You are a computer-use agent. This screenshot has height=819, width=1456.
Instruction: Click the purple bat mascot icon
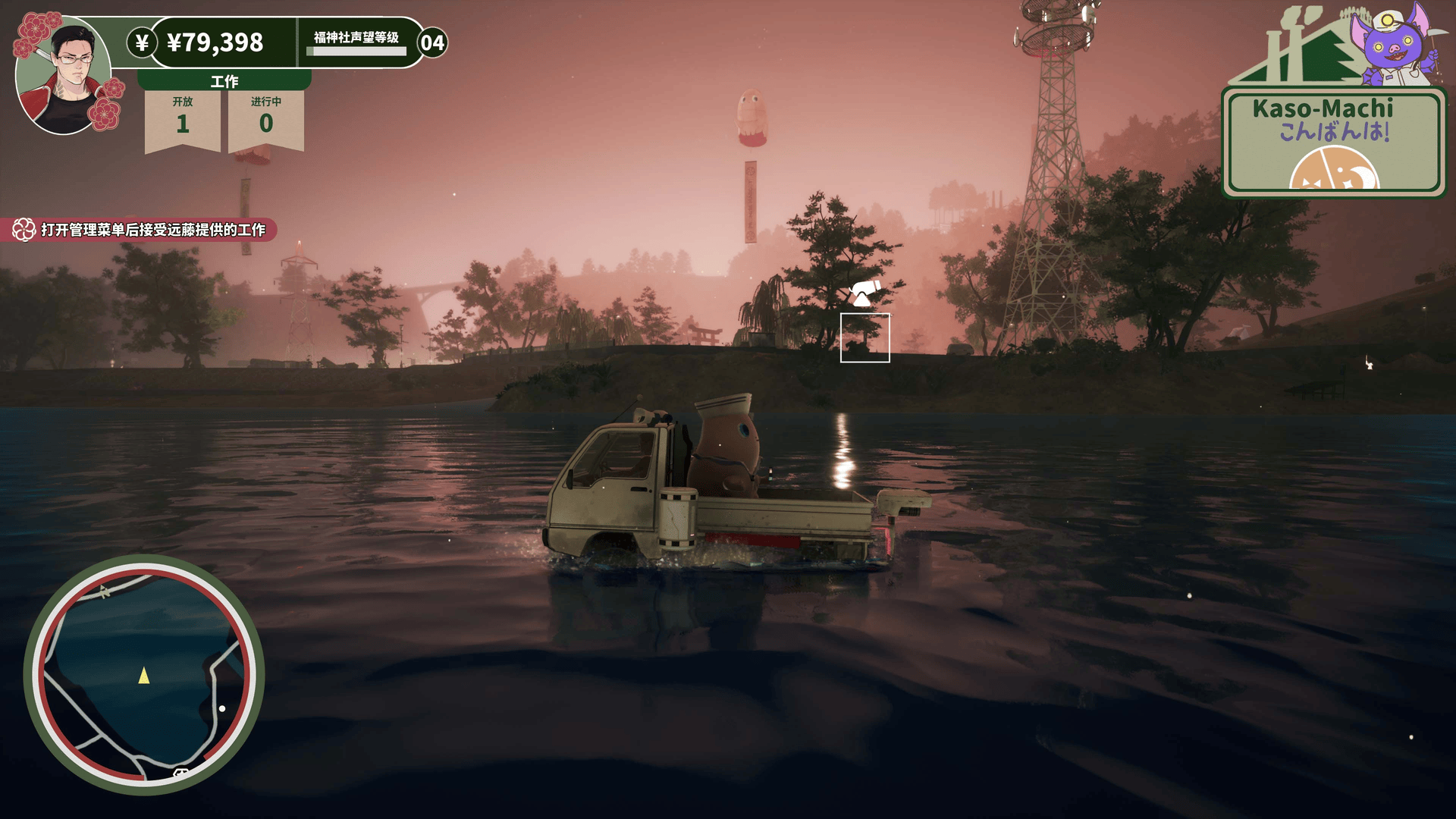(1394, 44)
